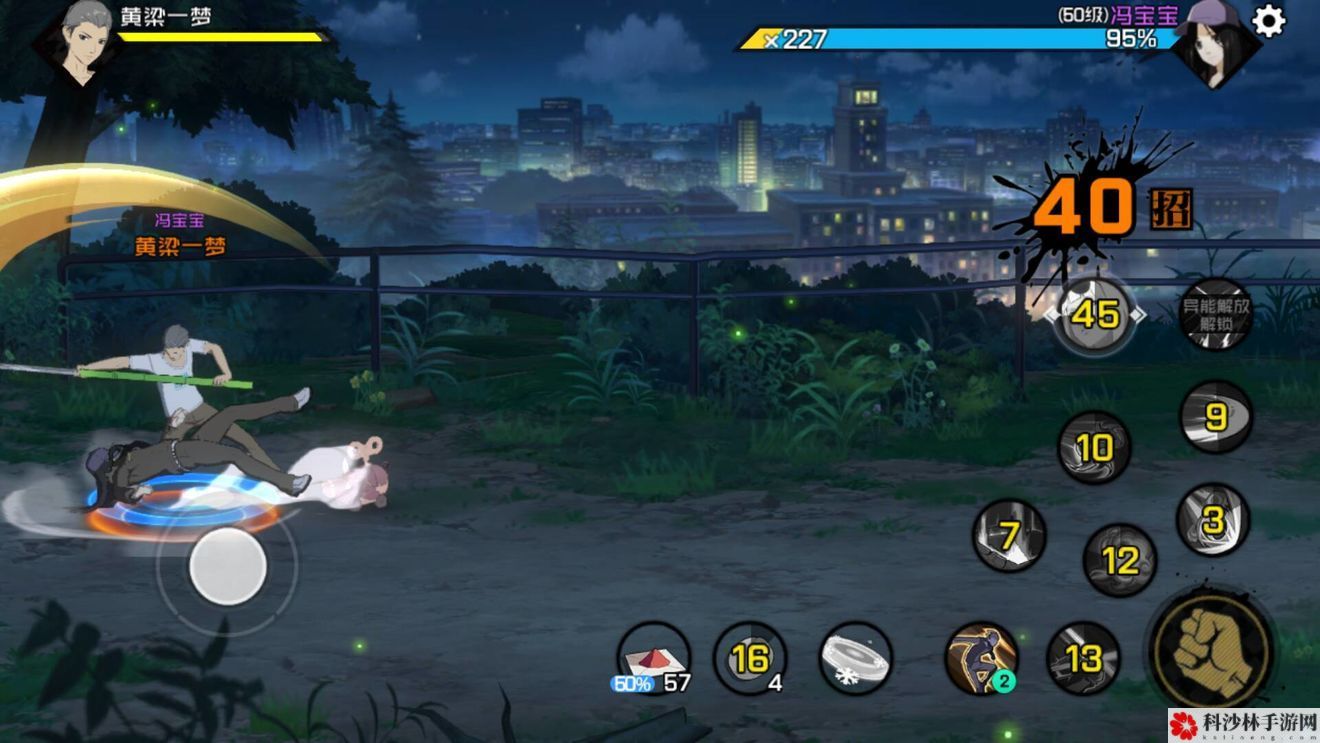
Task: Tap the skill with cooldown 13
Action: click(x=1083, y=658)
